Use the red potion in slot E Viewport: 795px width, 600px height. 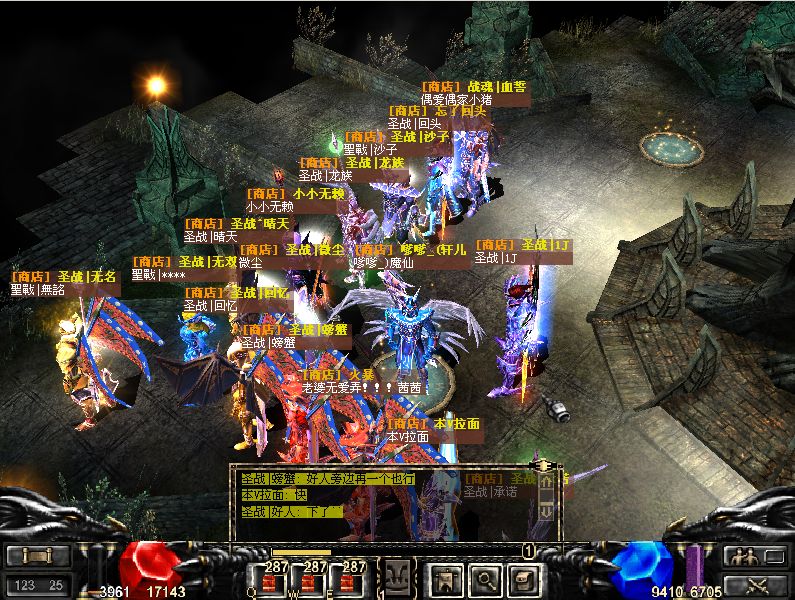click(353, 578)
